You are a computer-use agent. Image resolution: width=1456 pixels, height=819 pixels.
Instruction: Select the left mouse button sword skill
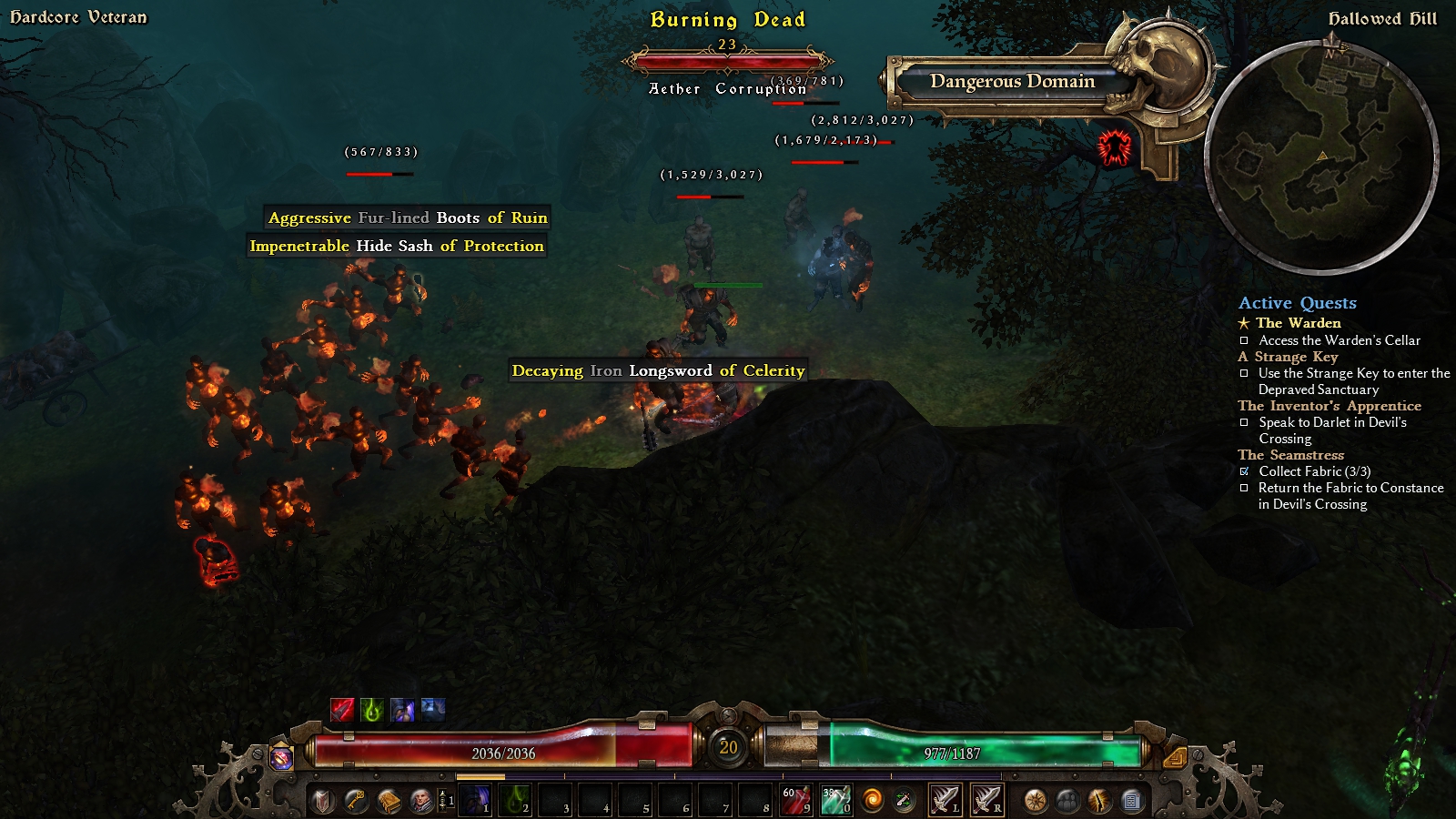click(945, 801)
